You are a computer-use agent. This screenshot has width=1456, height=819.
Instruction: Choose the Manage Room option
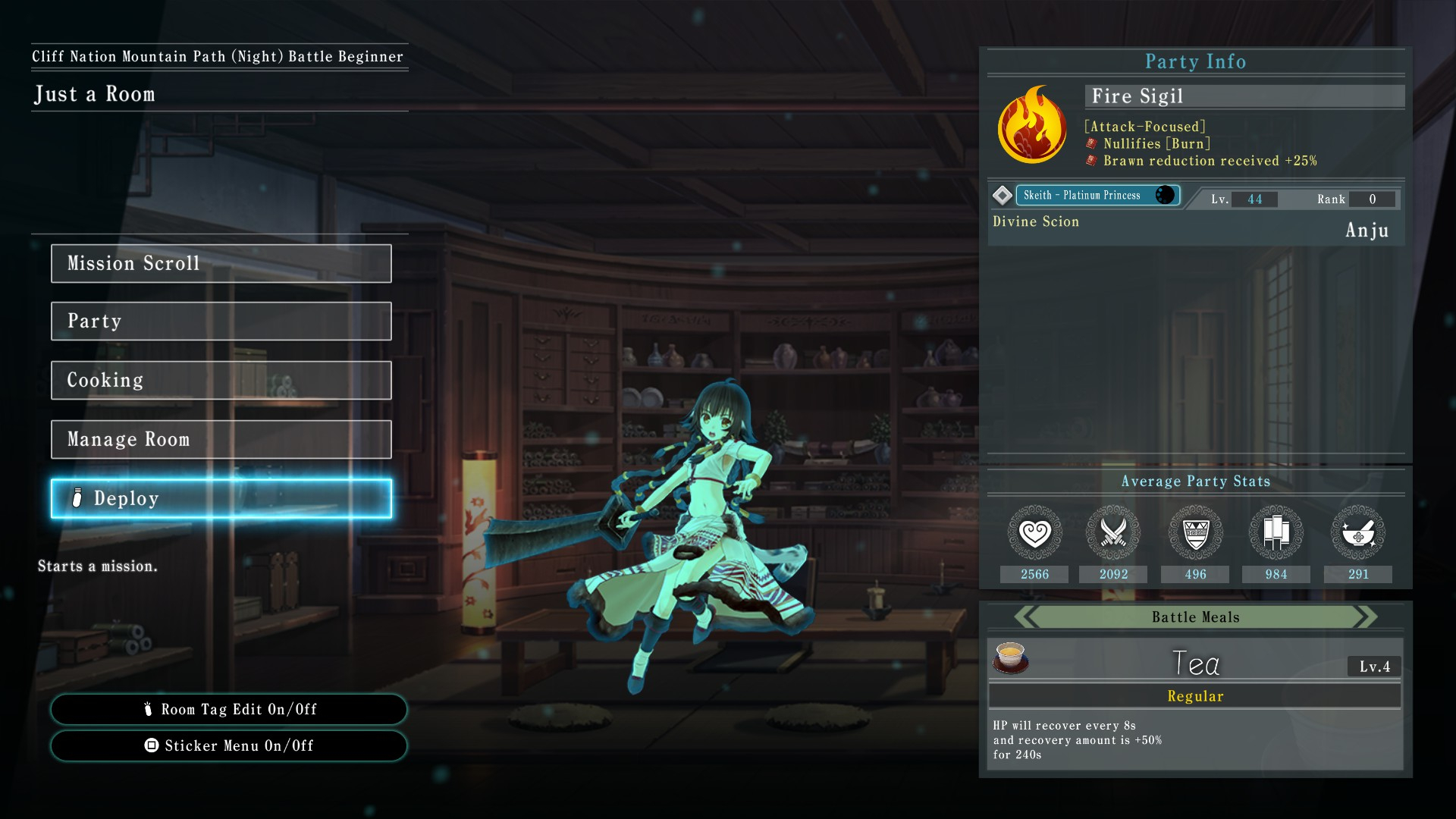(x=221, y=439)
